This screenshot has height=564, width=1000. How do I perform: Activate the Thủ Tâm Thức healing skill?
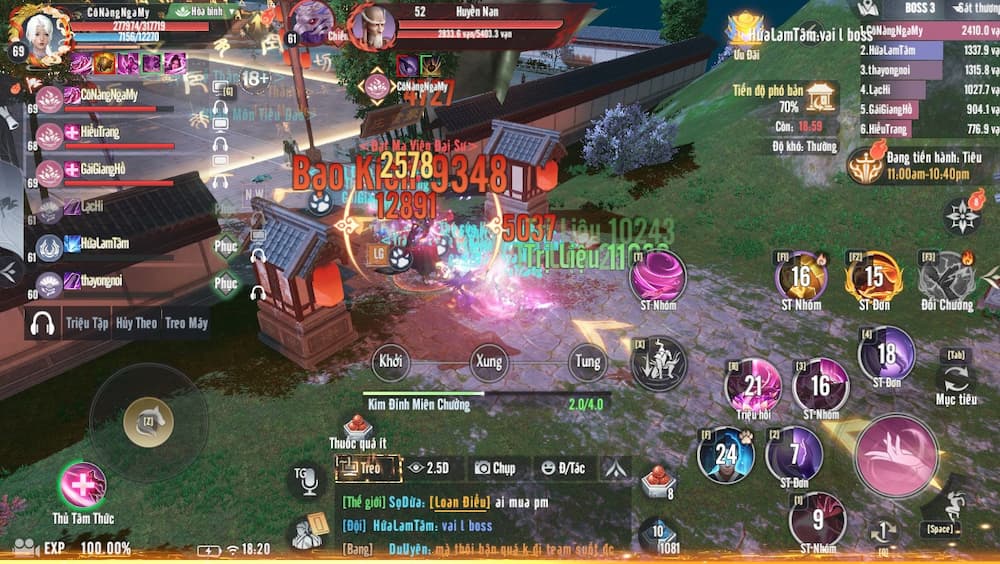82,486
